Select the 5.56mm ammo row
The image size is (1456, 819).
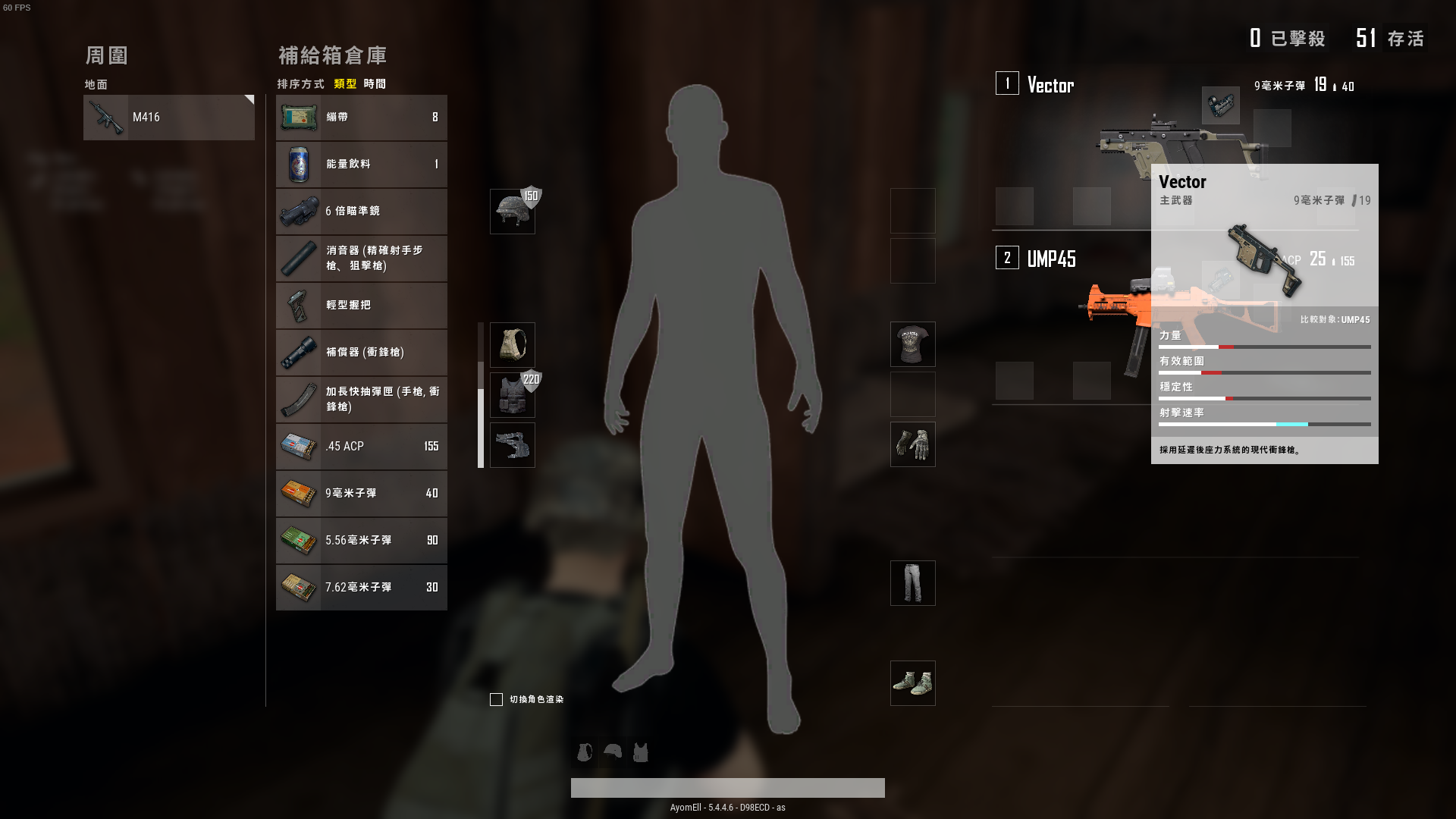(361, 541)
